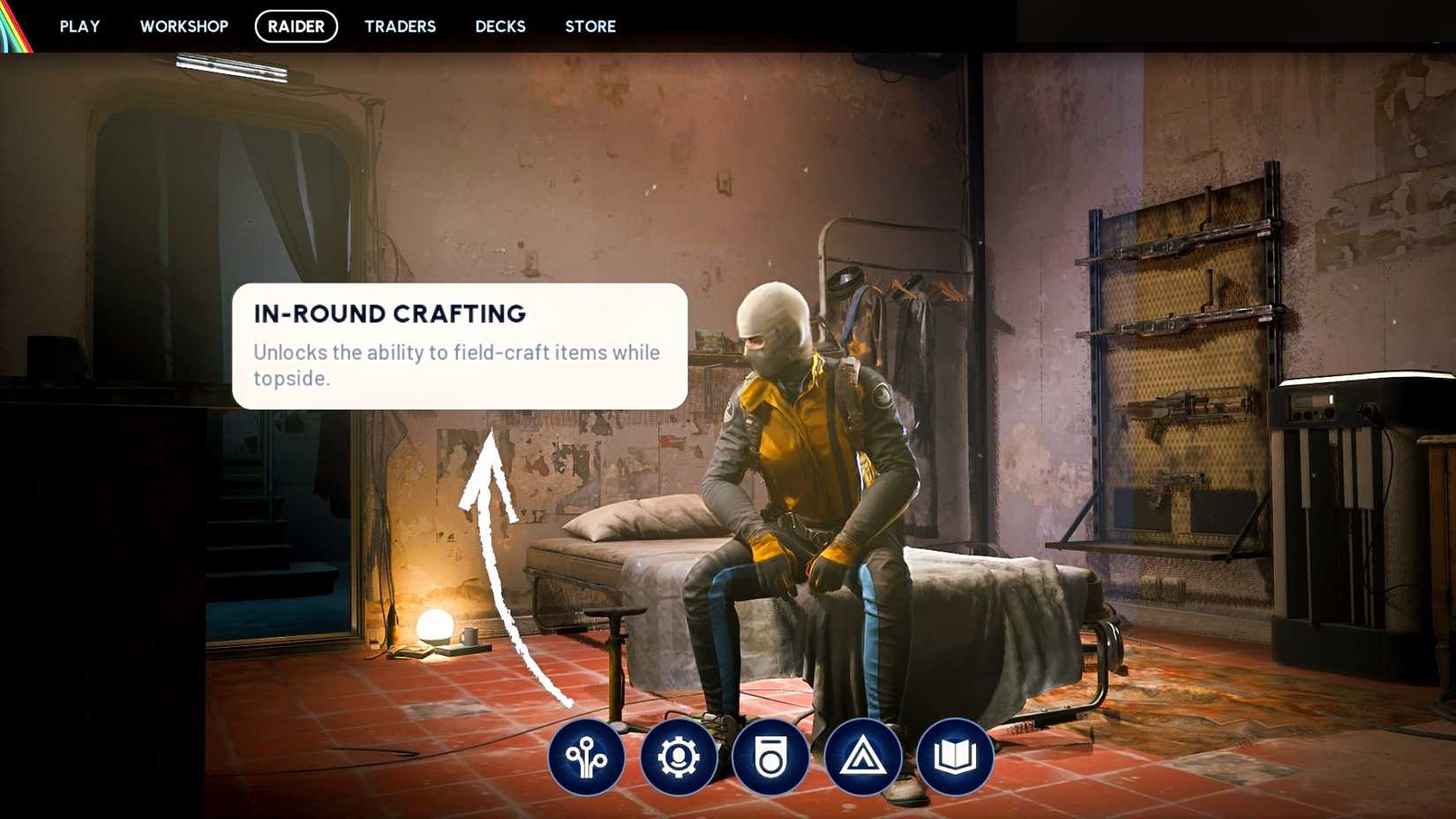Open the WORKSHOP tab

click(184, 26)
